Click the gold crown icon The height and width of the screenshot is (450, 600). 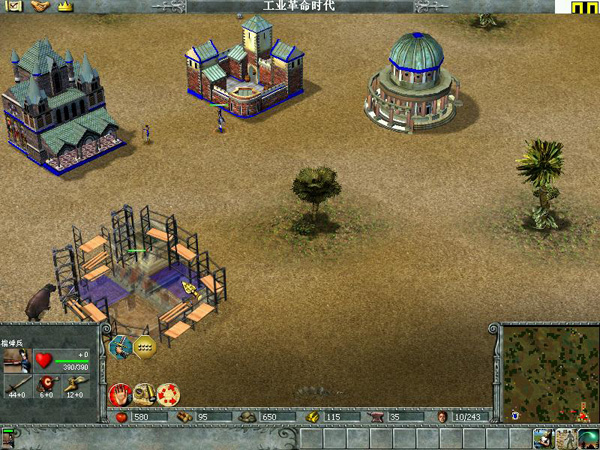click(x=65, y=6)
